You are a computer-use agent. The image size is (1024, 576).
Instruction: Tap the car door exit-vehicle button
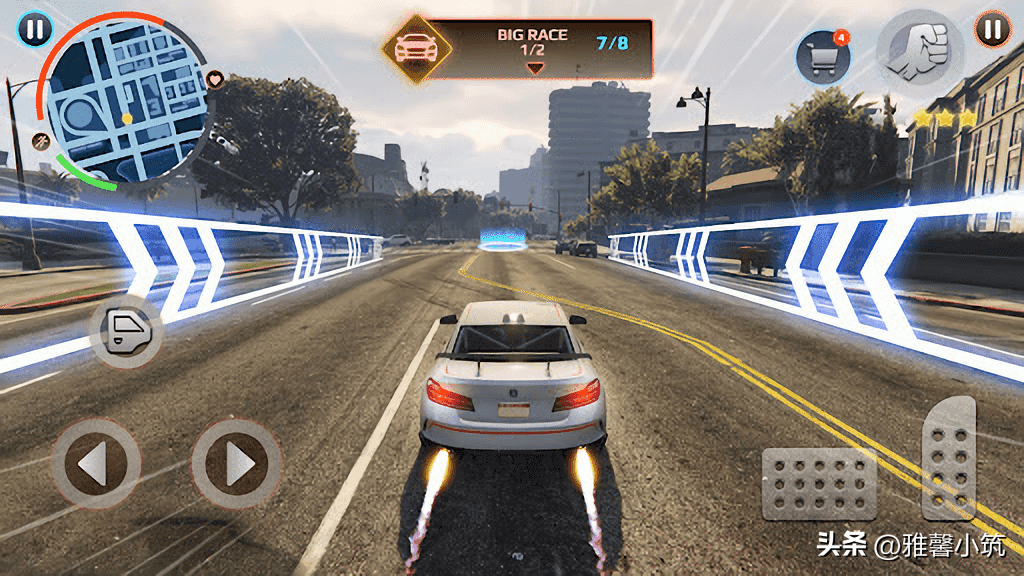click(x=126, y=330)
